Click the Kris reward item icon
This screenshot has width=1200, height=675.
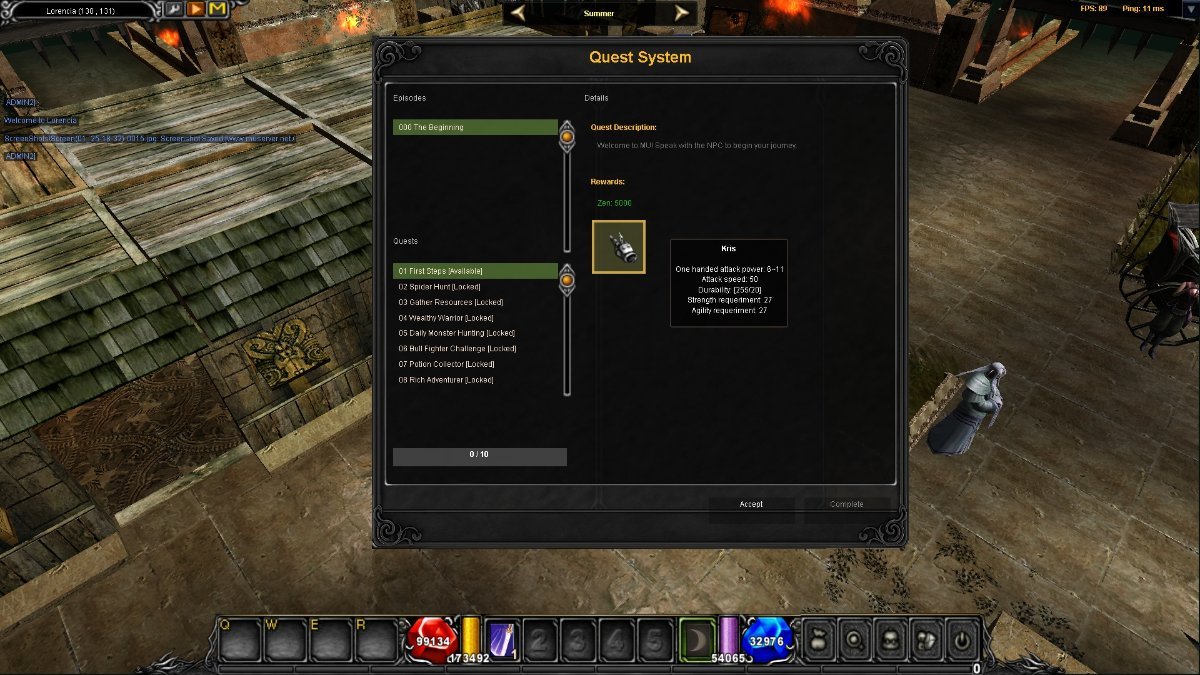[x=619, y=247]
